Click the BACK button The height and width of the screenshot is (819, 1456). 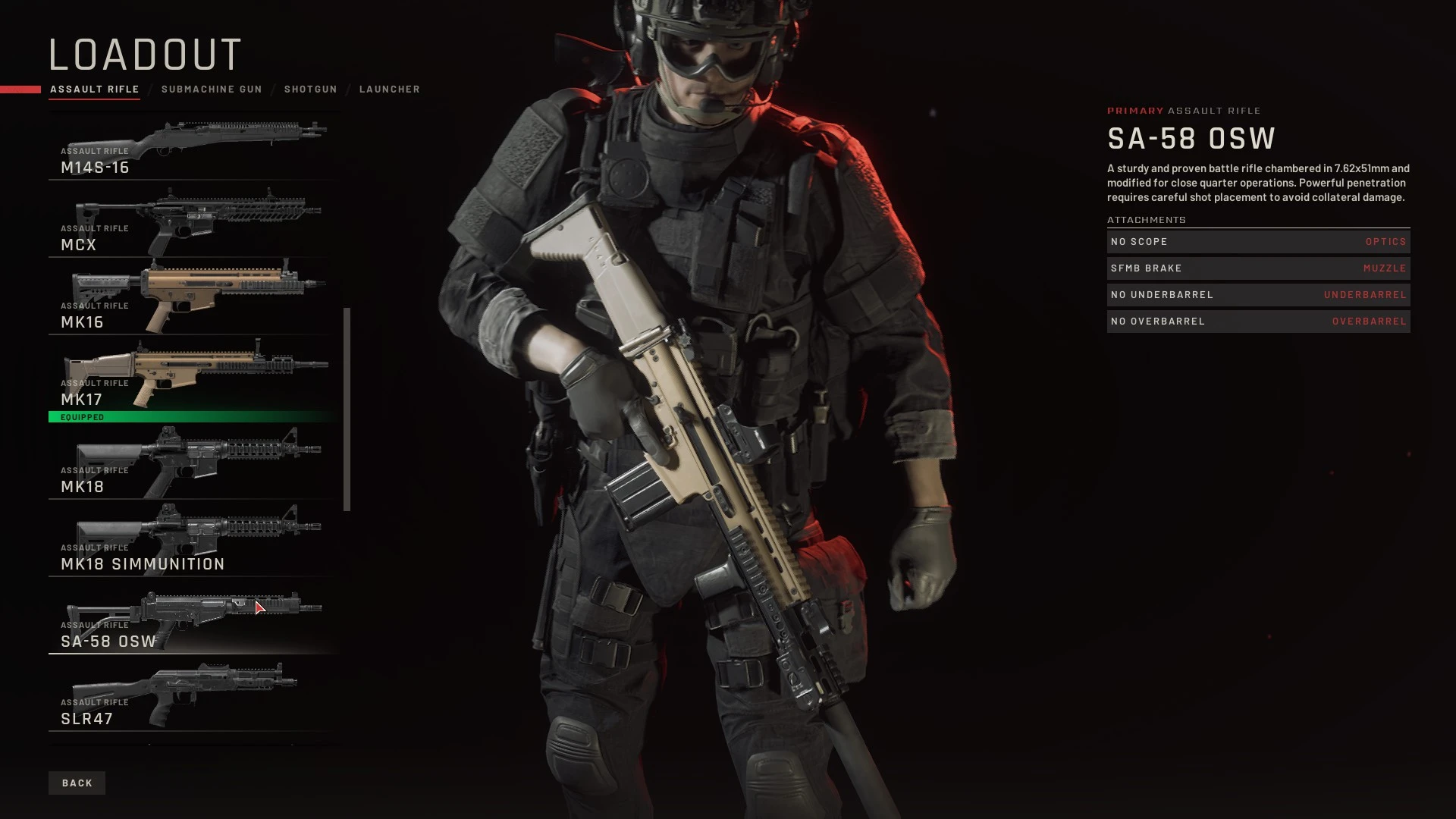point(77,783)
